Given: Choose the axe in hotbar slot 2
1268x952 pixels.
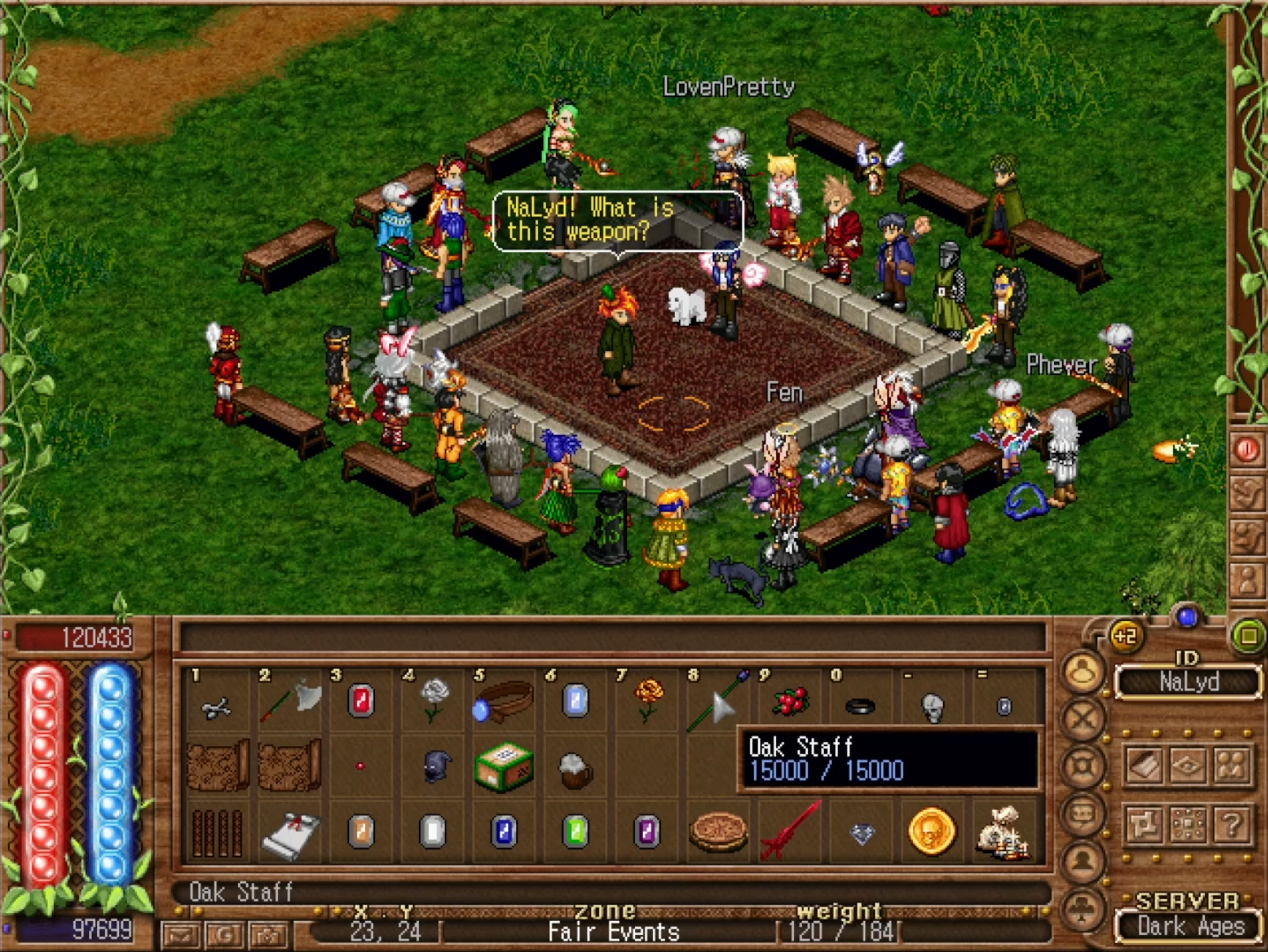Looking at the screenshot, I should click(x=290, y=702).
